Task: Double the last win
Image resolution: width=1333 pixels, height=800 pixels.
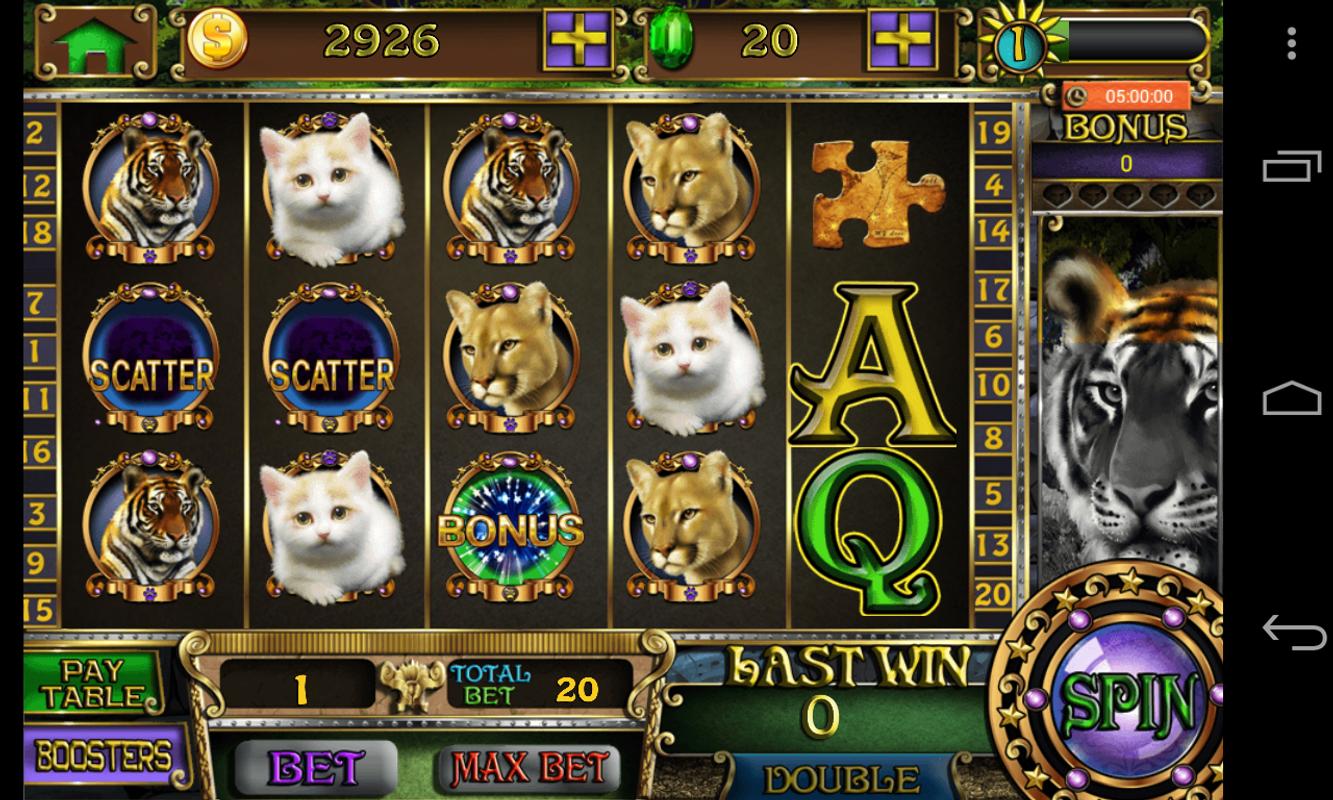Action: (x=840, y=778)
